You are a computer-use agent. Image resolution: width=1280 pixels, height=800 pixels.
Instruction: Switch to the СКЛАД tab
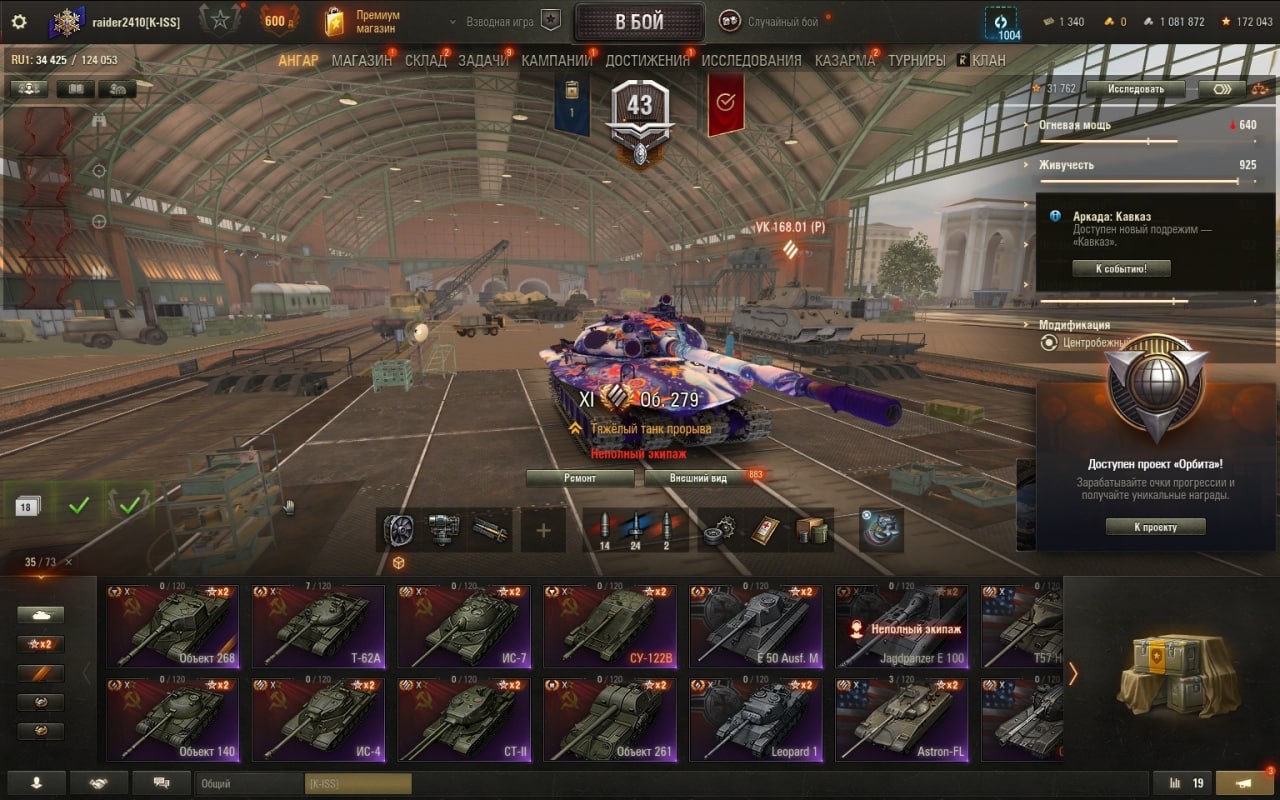tap(425, 60)
